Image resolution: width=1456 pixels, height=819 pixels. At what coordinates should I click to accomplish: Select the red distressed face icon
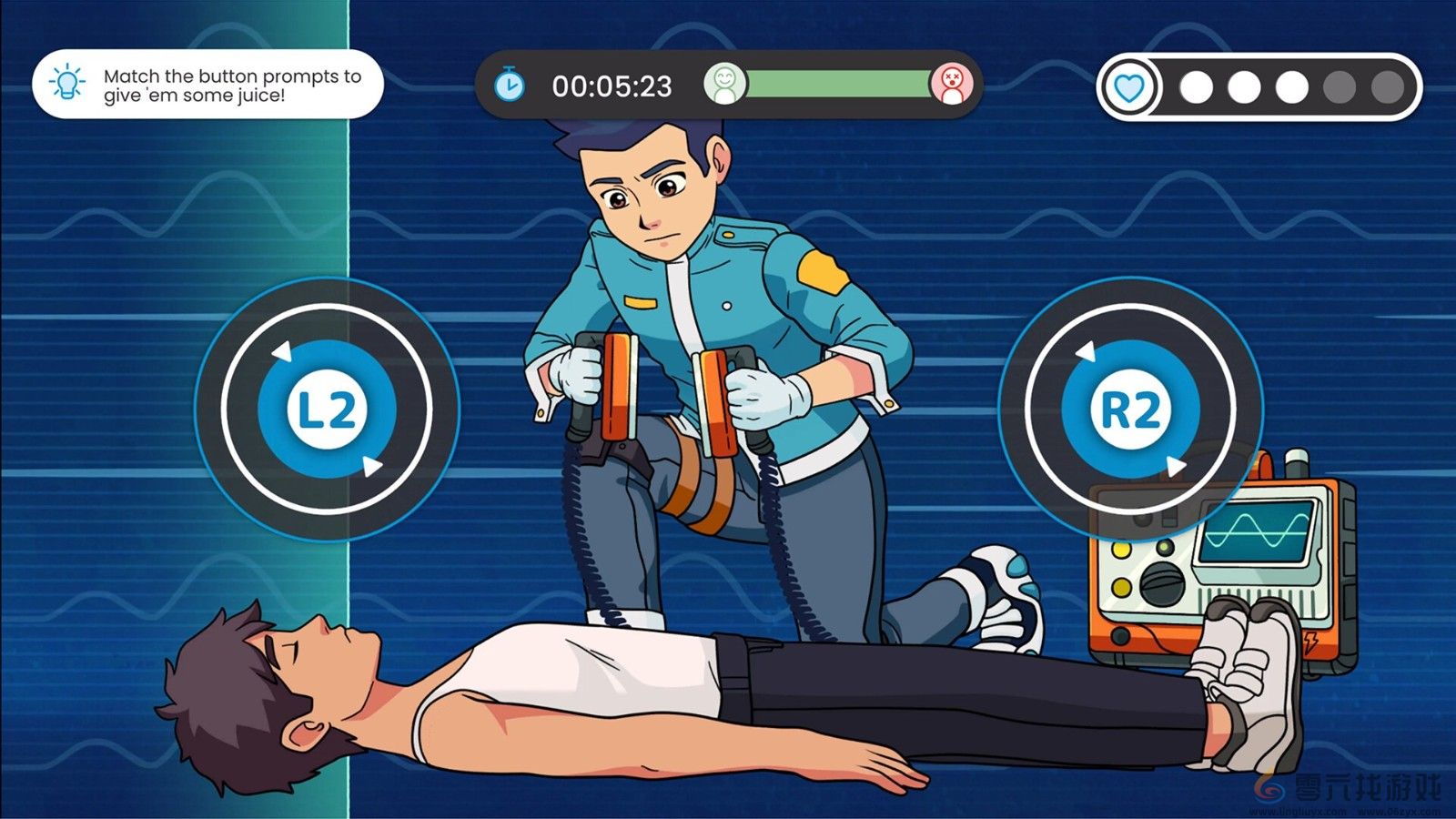pyautogui.click(x=952, y=86)
